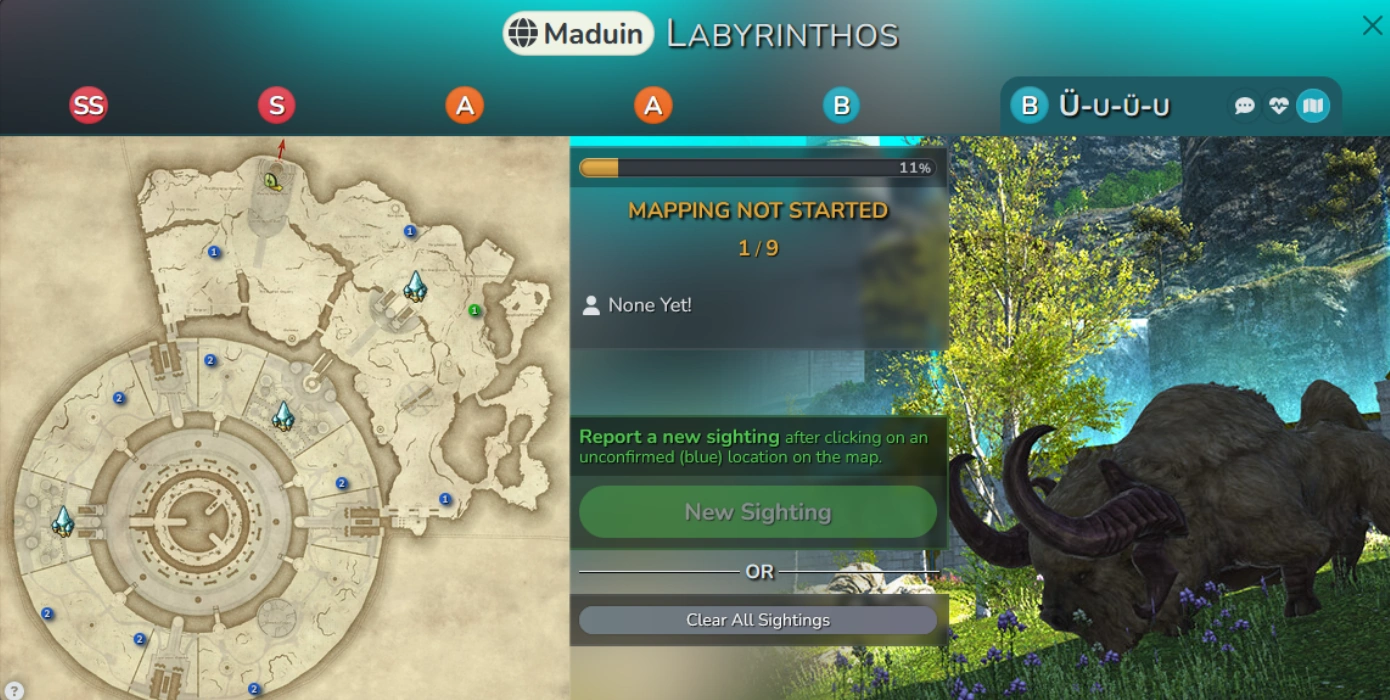The width and height of the screenshot is (1390, 700).
Task: Show the heart monitor status view
Action: click(1279, 106)
